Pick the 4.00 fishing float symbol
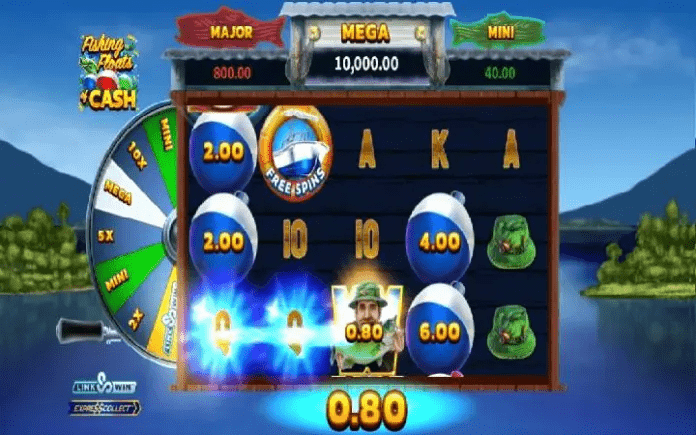 [440, 238]
